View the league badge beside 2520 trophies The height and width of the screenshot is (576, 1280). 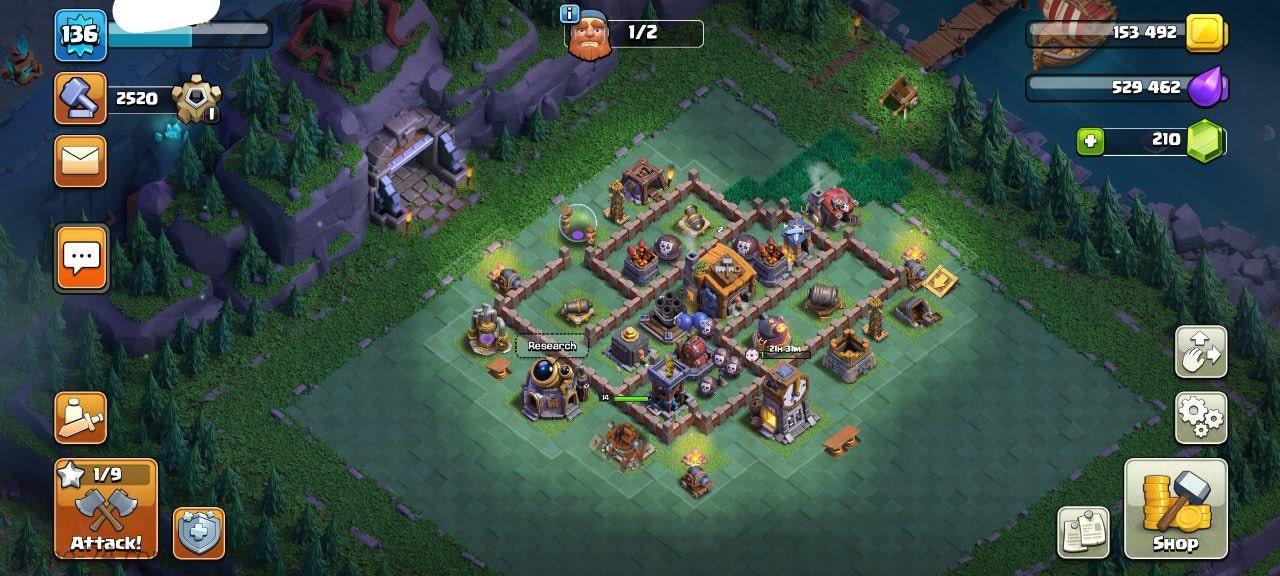coord(194,99)
